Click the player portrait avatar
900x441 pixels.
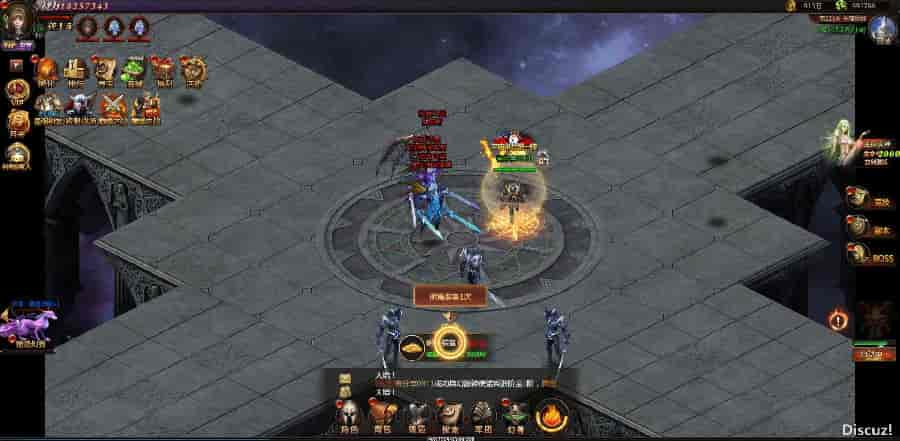point(17,20)
